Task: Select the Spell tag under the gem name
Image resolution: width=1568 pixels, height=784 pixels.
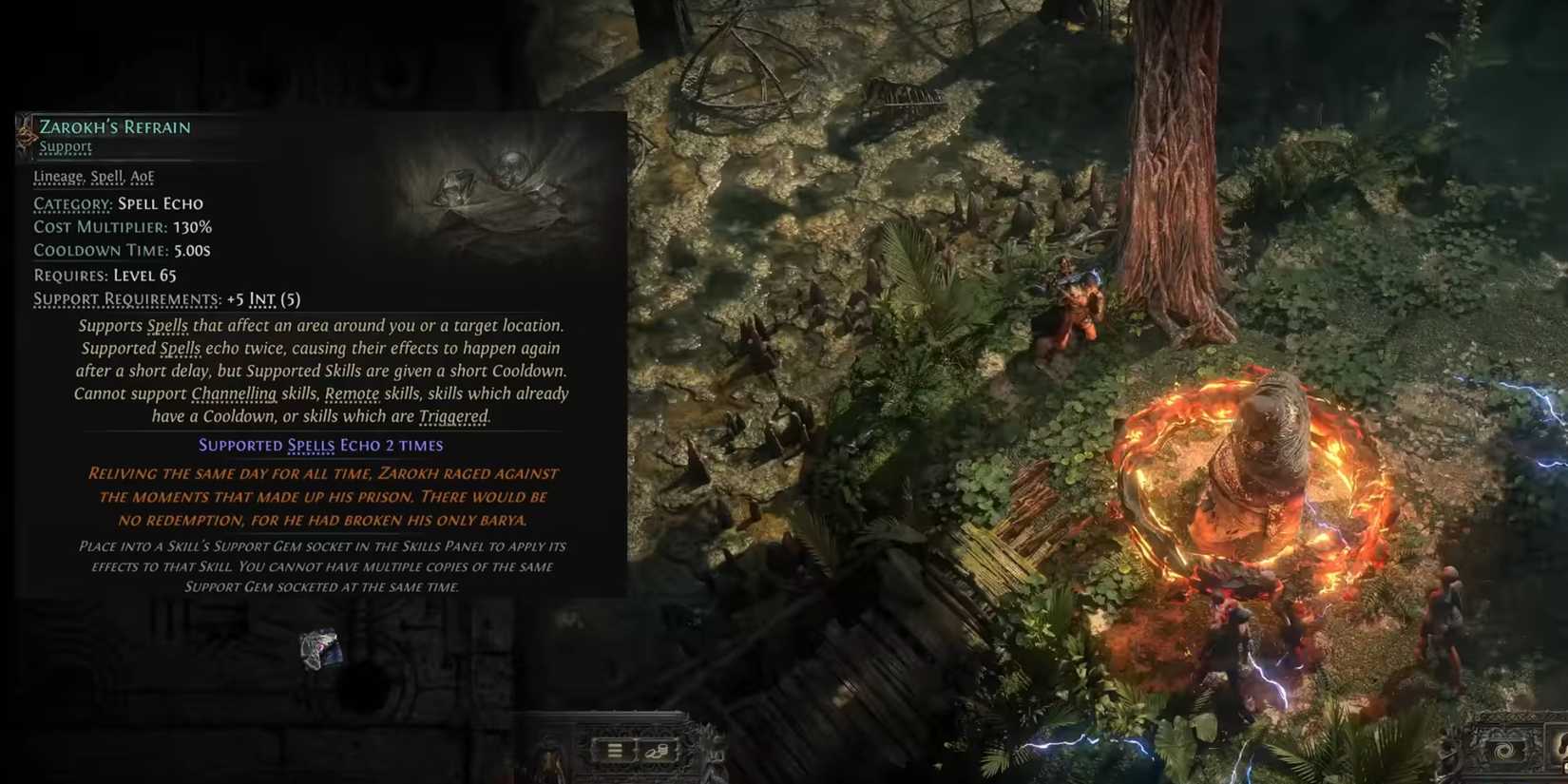Action: pyautogui.click(x=106, y=177)
